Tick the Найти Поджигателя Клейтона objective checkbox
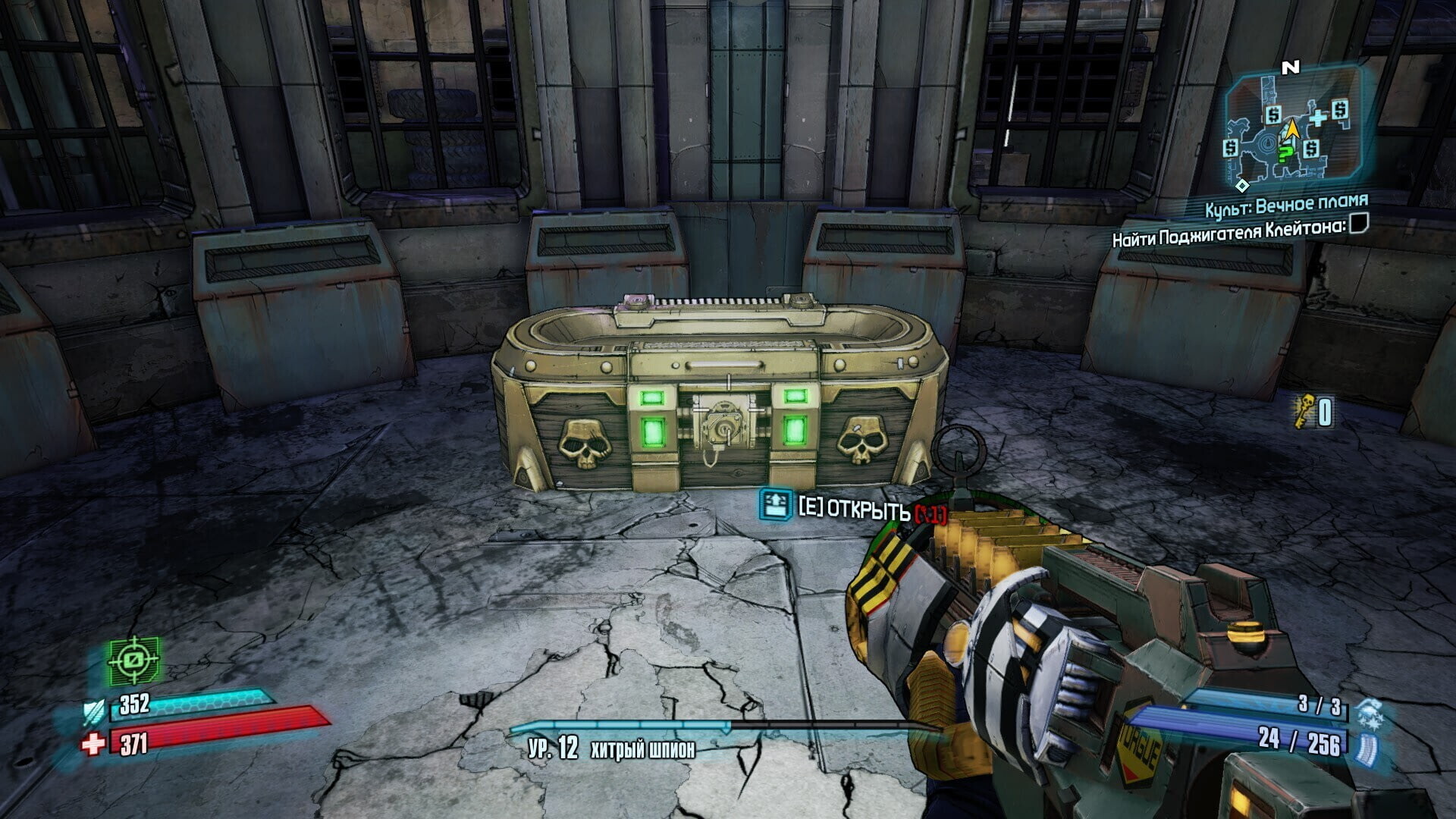The width and height of the screenshot is (1456, 819). pyautogui.click(x=1358, y=223)
